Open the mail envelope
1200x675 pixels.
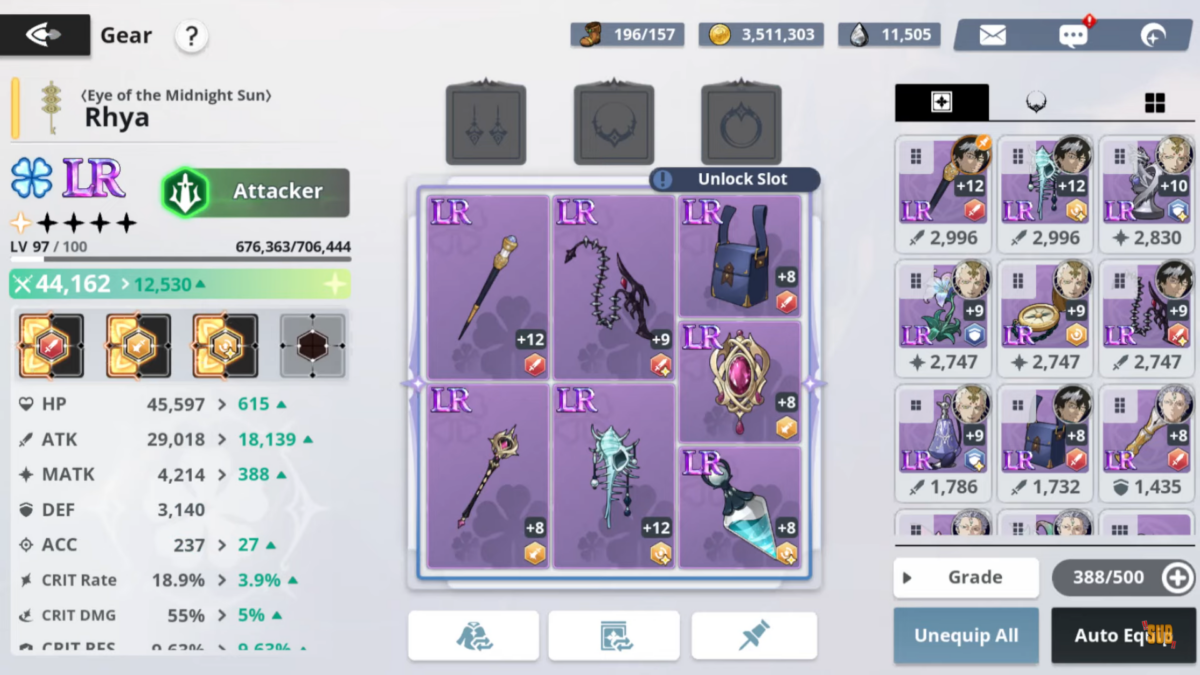[x=992, y=35]
